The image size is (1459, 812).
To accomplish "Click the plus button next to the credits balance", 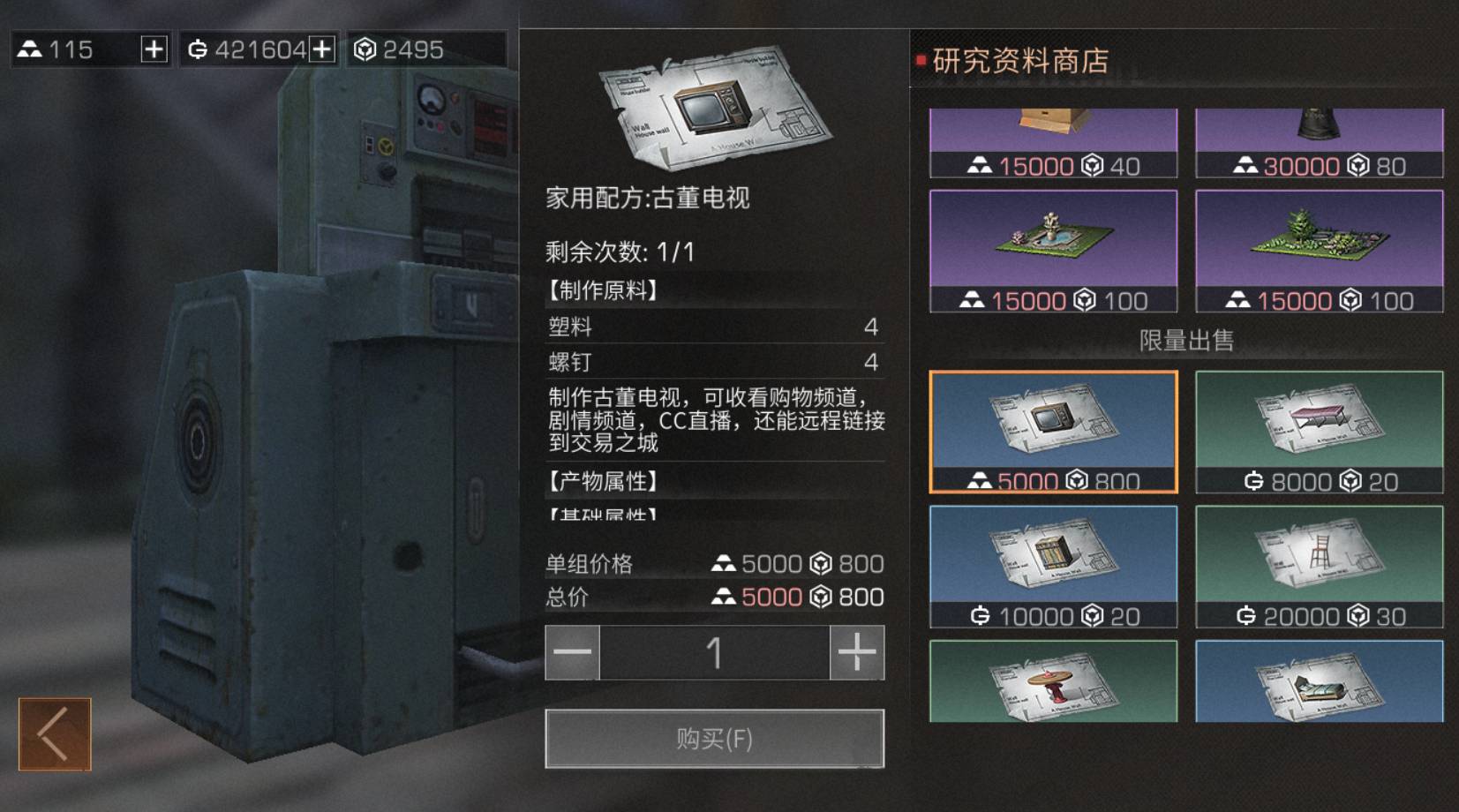I will [x=325, y=49].
